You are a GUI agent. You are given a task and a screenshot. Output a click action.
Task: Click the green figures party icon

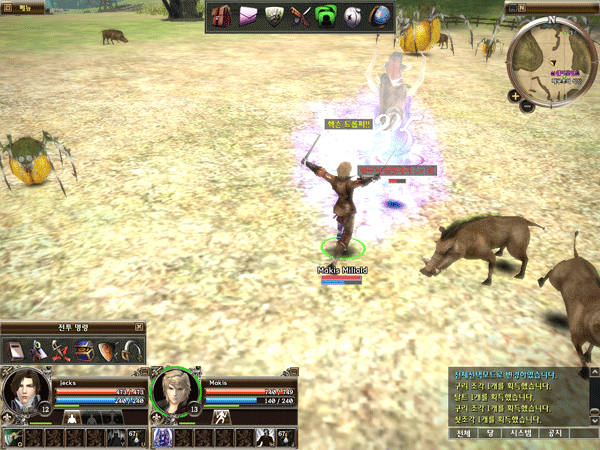coord(326,17)
